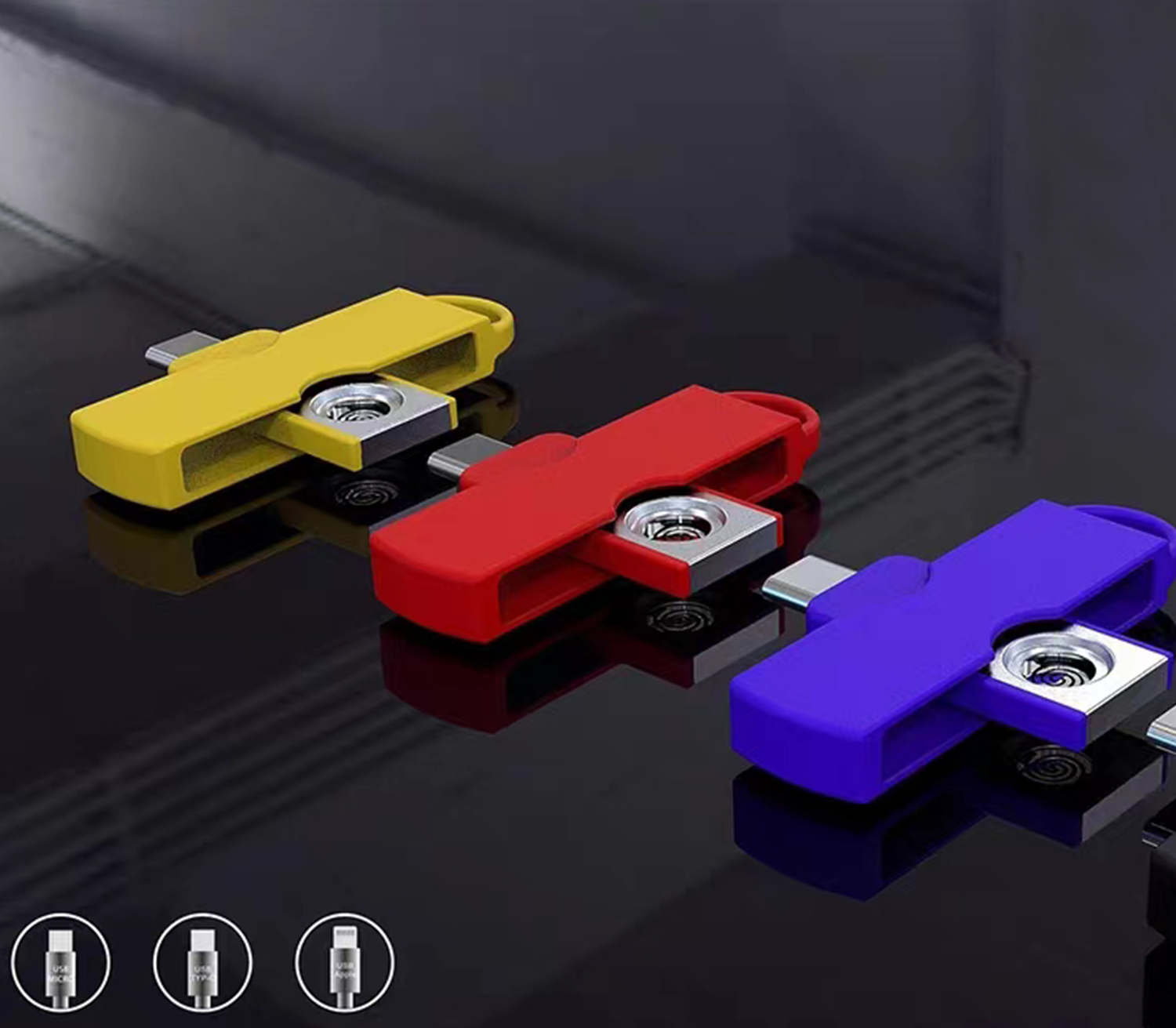The width and height of the screenshot is (1176, 1028).
Task: Click the USB Apple connector icon
Action: 345,961
